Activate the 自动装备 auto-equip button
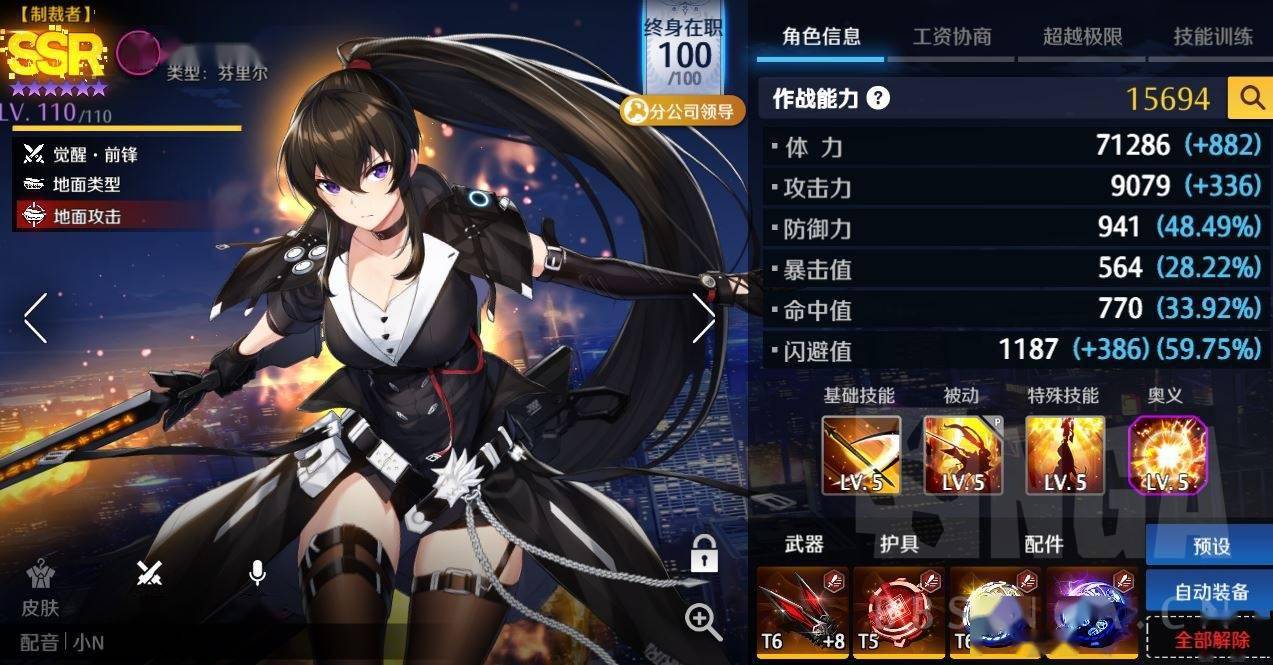 coord(1209,592)
